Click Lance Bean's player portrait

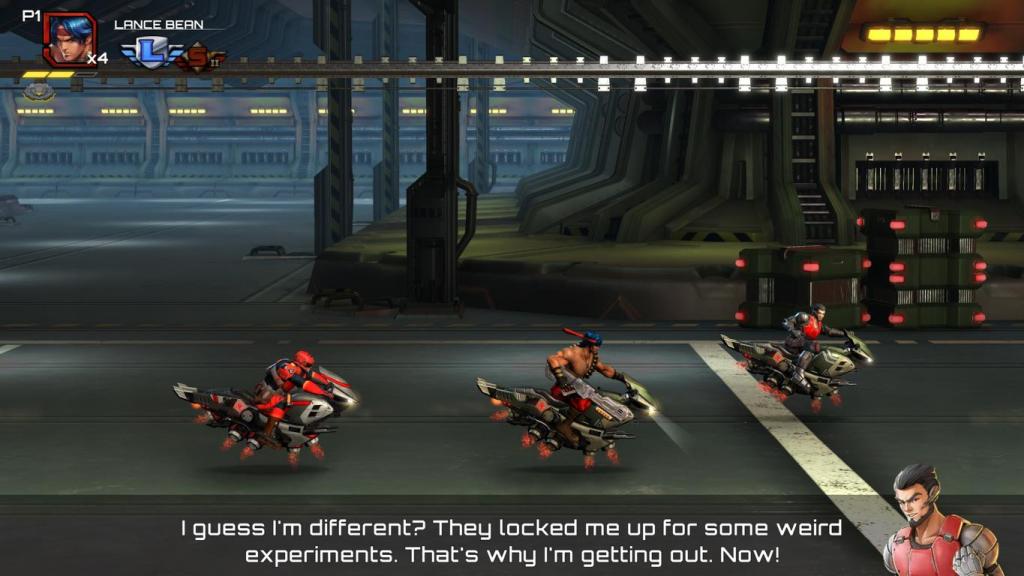[69, 38]
